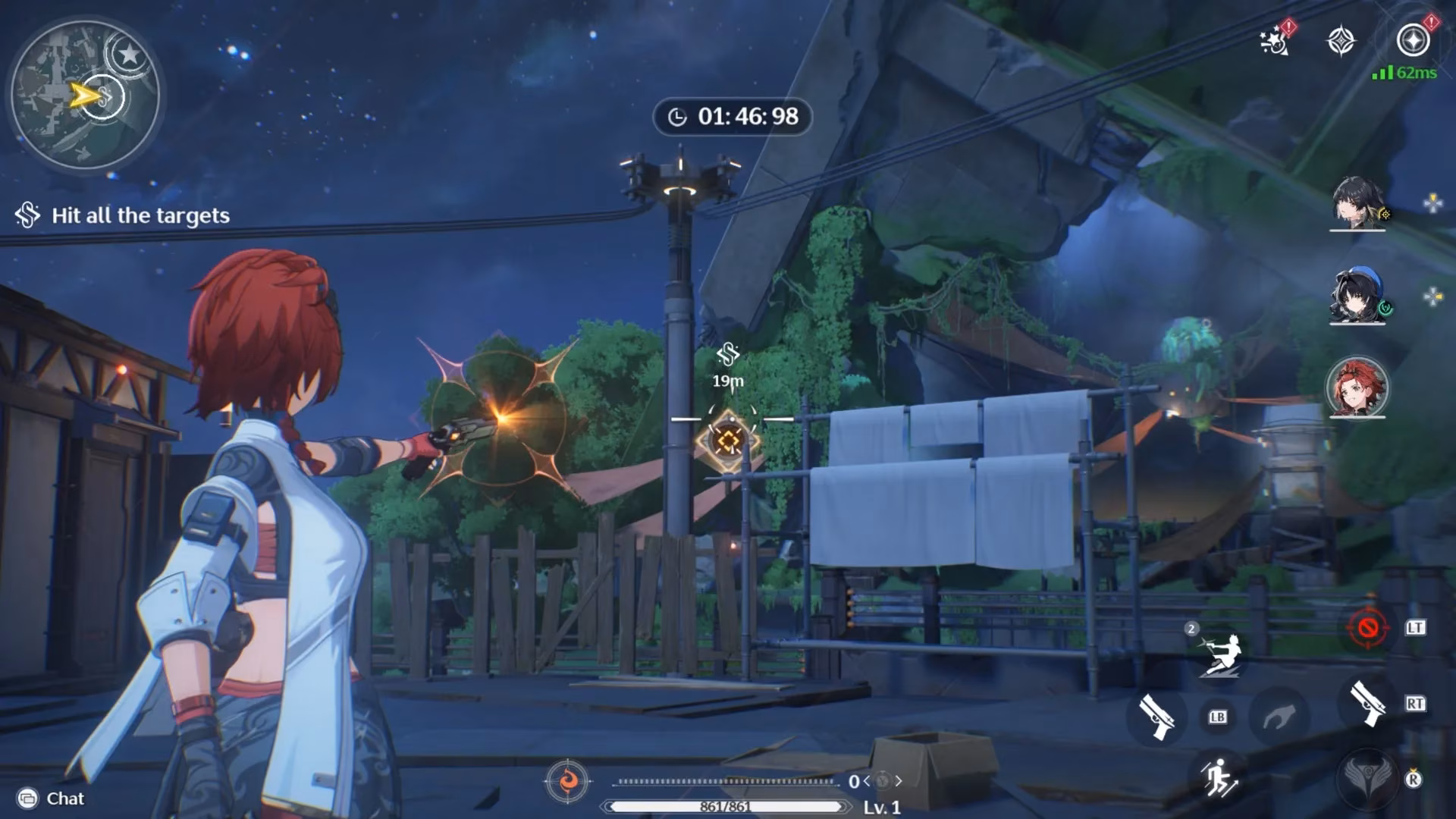Toggle the red crosshair aim-lock icon

pyautogui.click(x=1367, y=628)
